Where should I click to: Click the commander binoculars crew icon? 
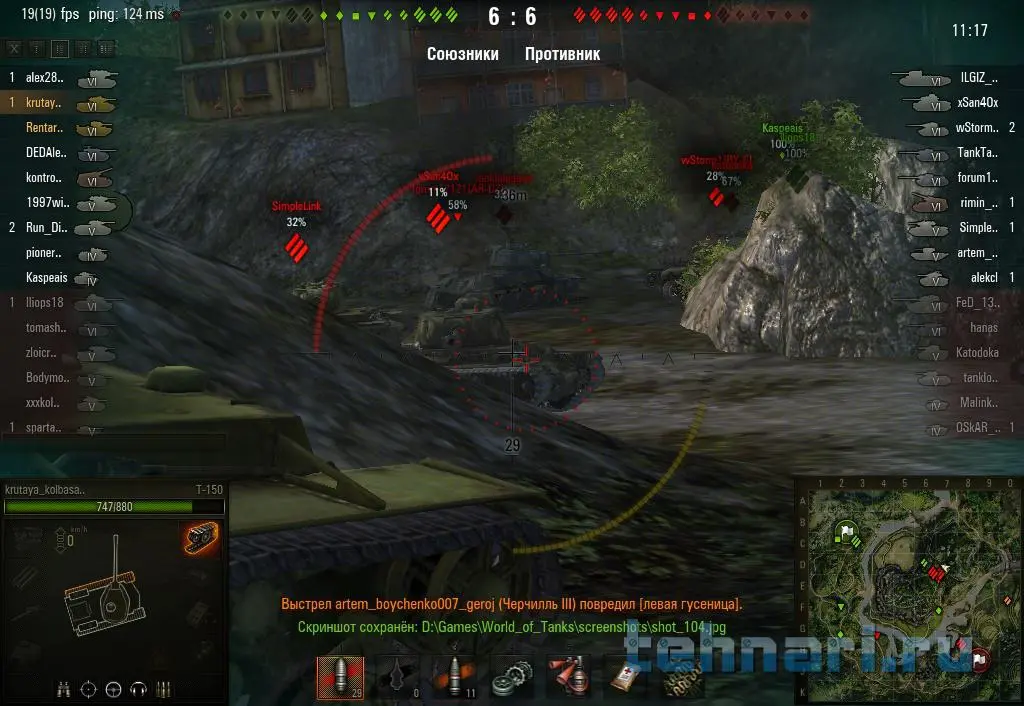(64, 688)
